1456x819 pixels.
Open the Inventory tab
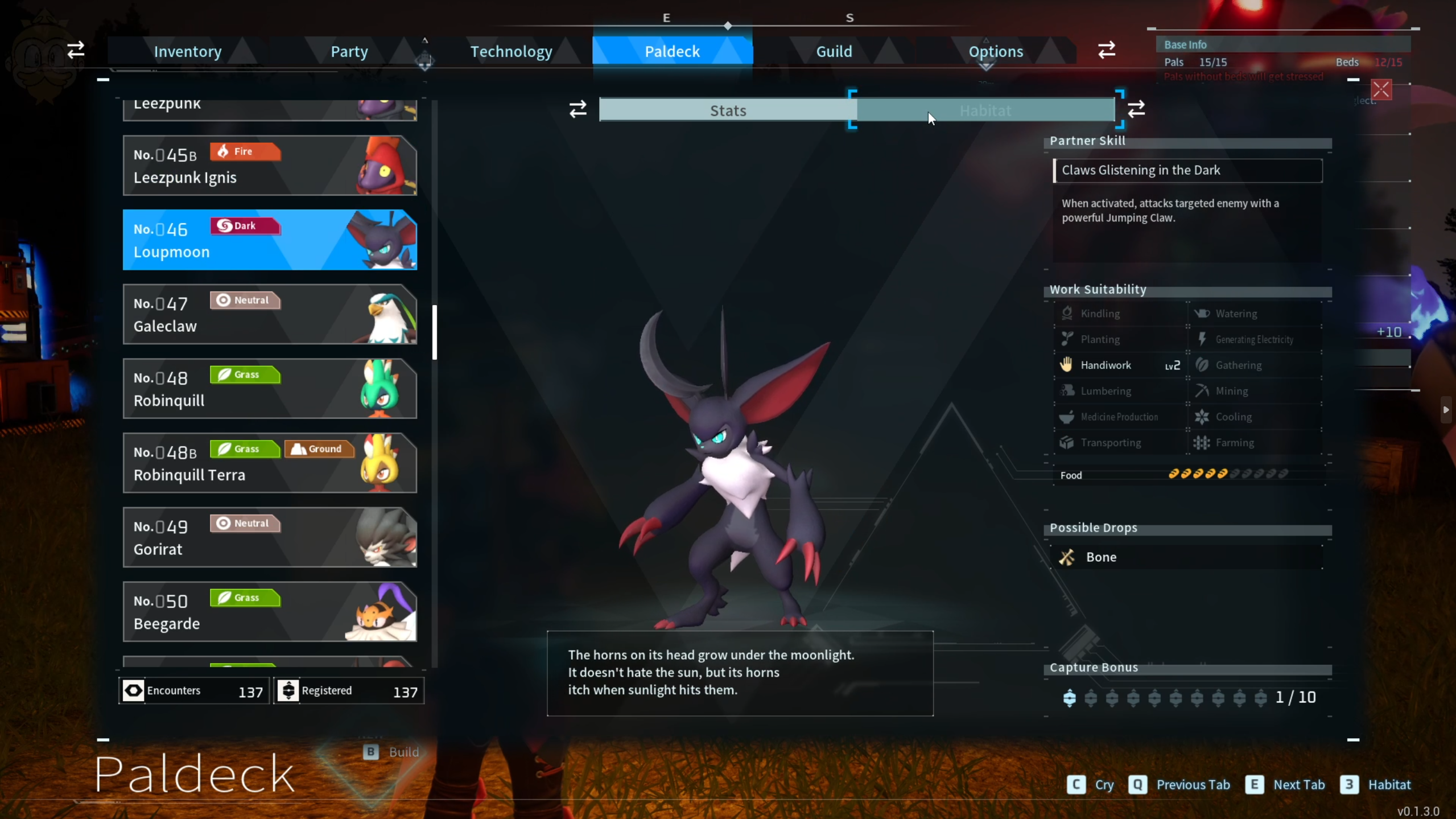[x=187, y=51]
